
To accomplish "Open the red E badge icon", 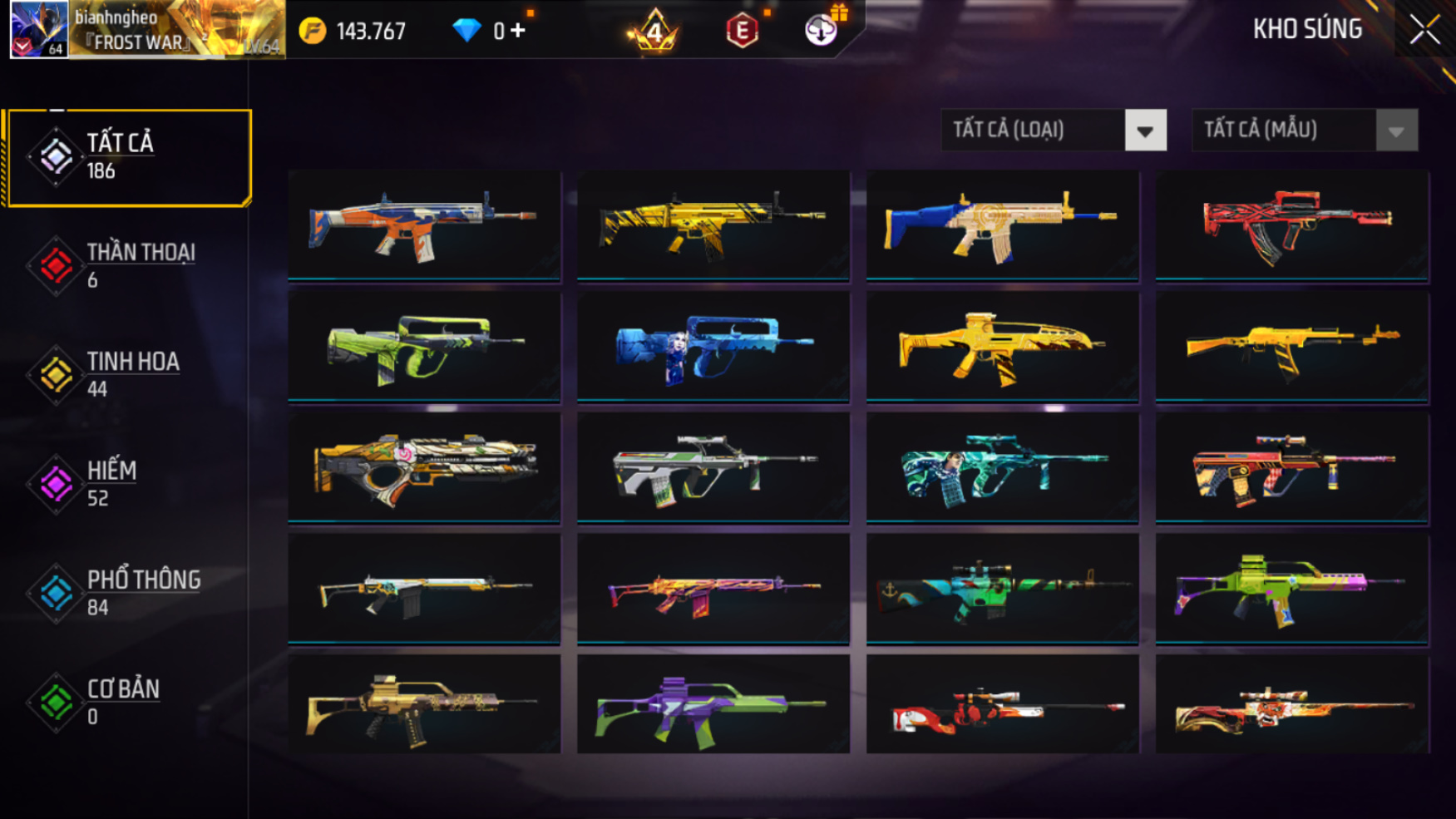I will tap(742, 31).
